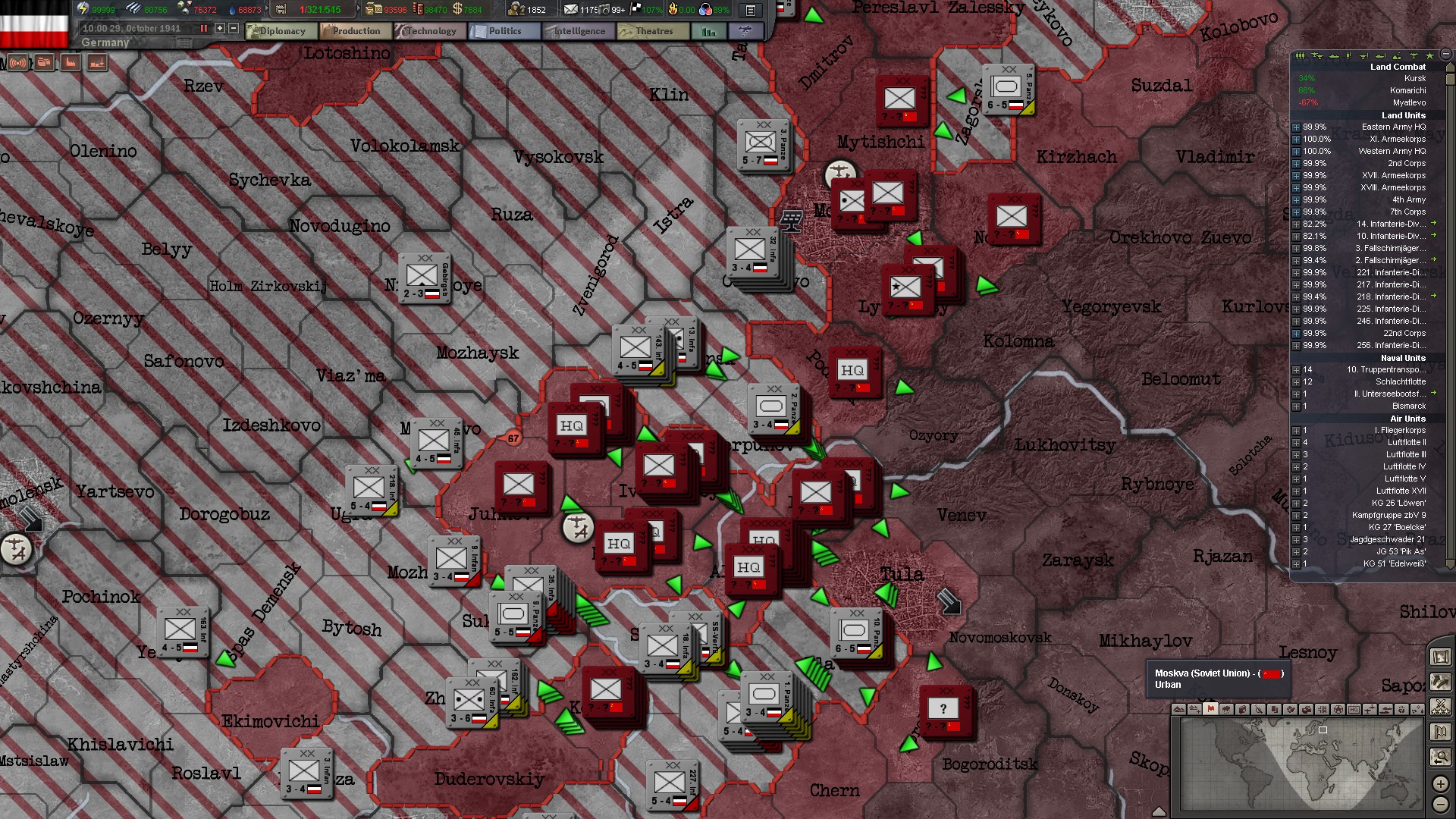Screen dimensions: 1456x819
Task: Open the weather mapmode icon
Action: click(x=1226, y=711)
